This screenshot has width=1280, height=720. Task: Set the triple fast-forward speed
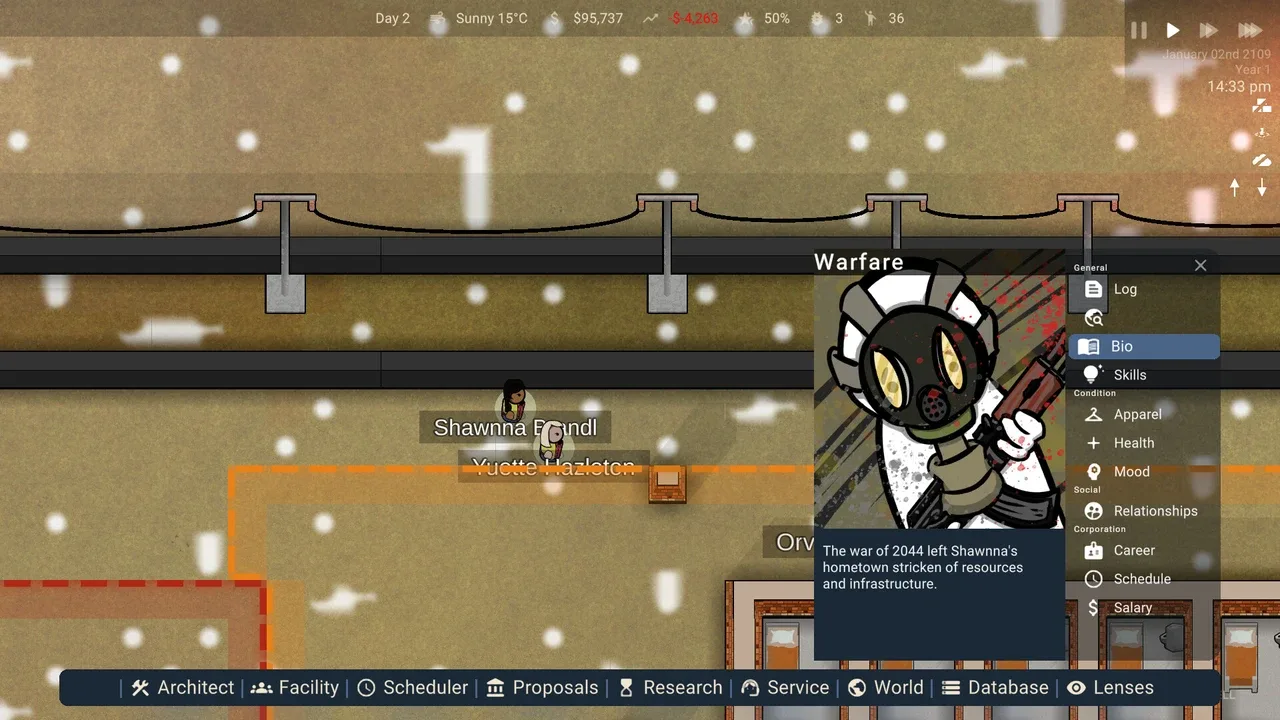1249,31
